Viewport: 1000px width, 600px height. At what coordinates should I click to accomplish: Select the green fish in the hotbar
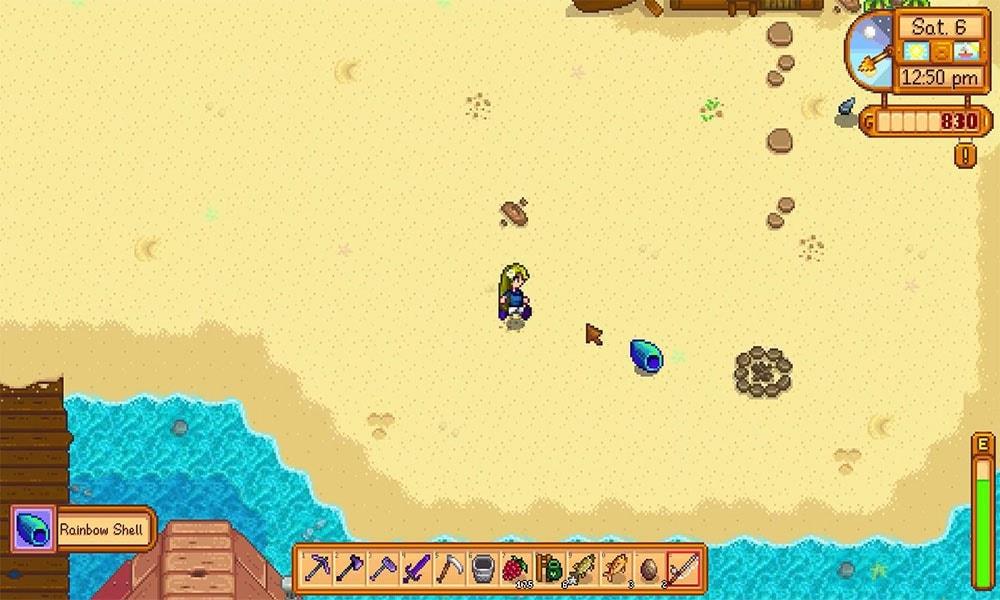click(x=583, y=569)
